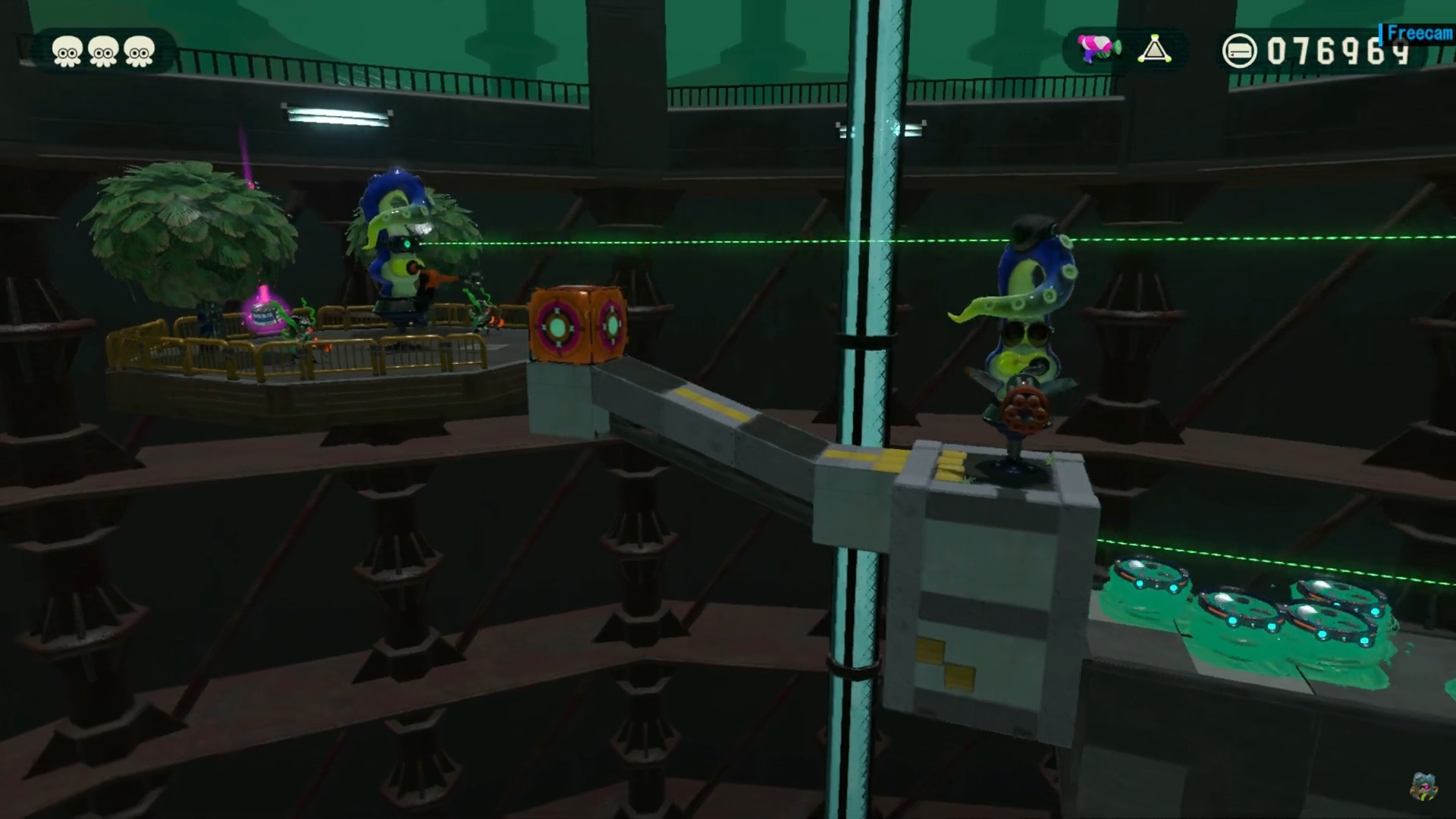The image size is (1456, 819).
Task: Click the pink glowing canned special
Action: click(264, 317)
